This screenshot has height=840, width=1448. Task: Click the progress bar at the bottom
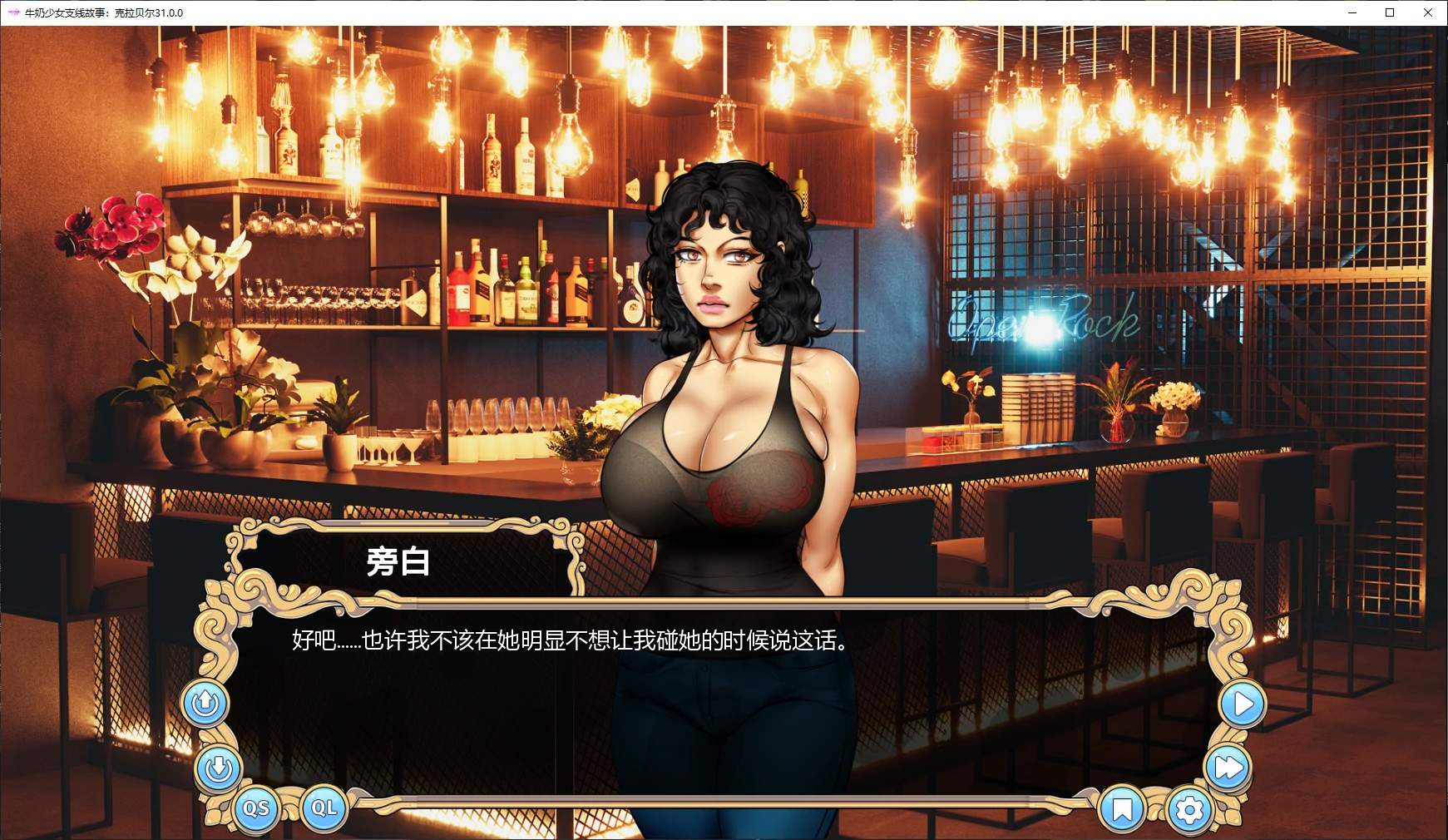click(724, 805)
